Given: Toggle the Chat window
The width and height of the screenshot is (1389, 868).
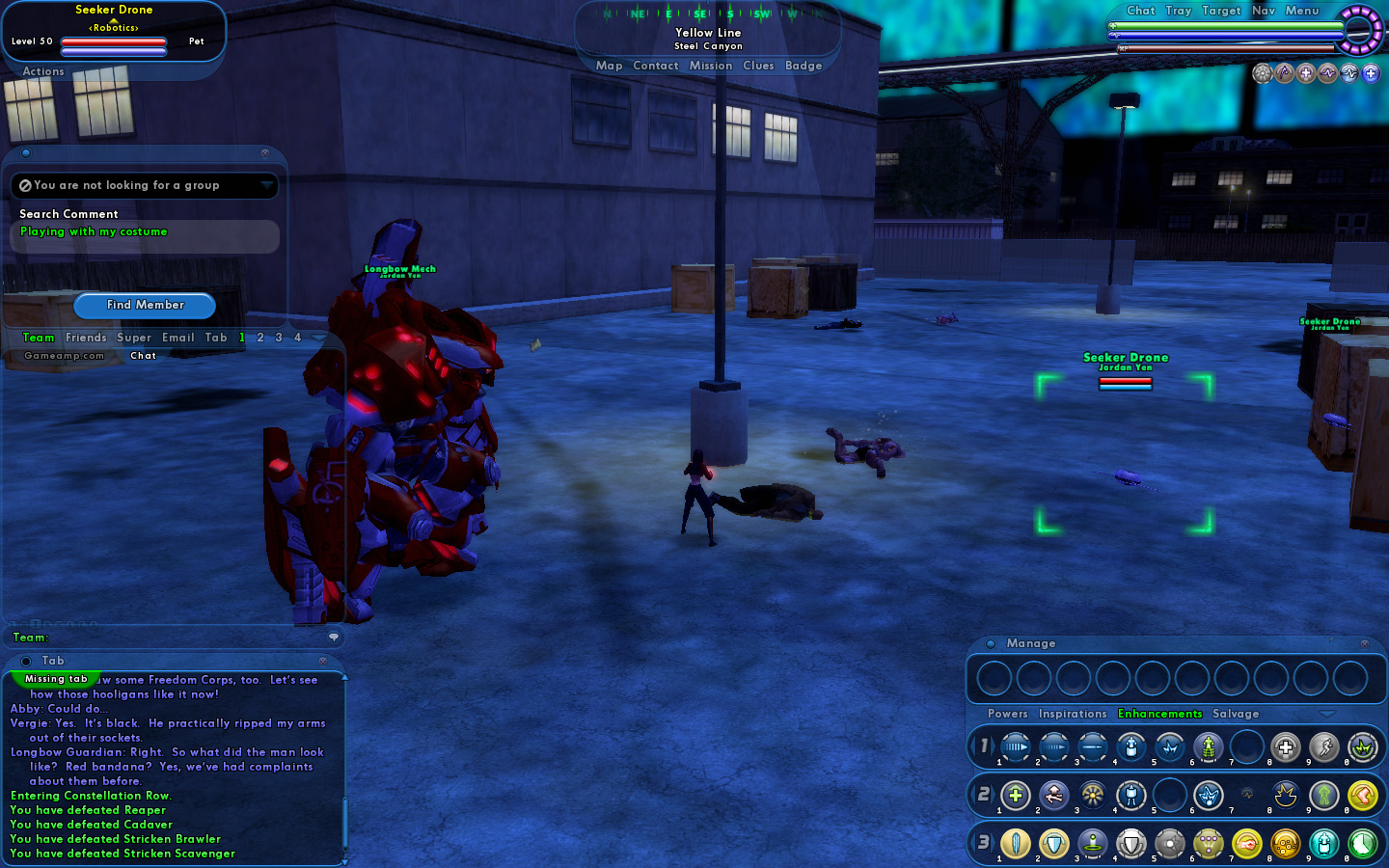Looking at the screenshot, I should 1140,11.
